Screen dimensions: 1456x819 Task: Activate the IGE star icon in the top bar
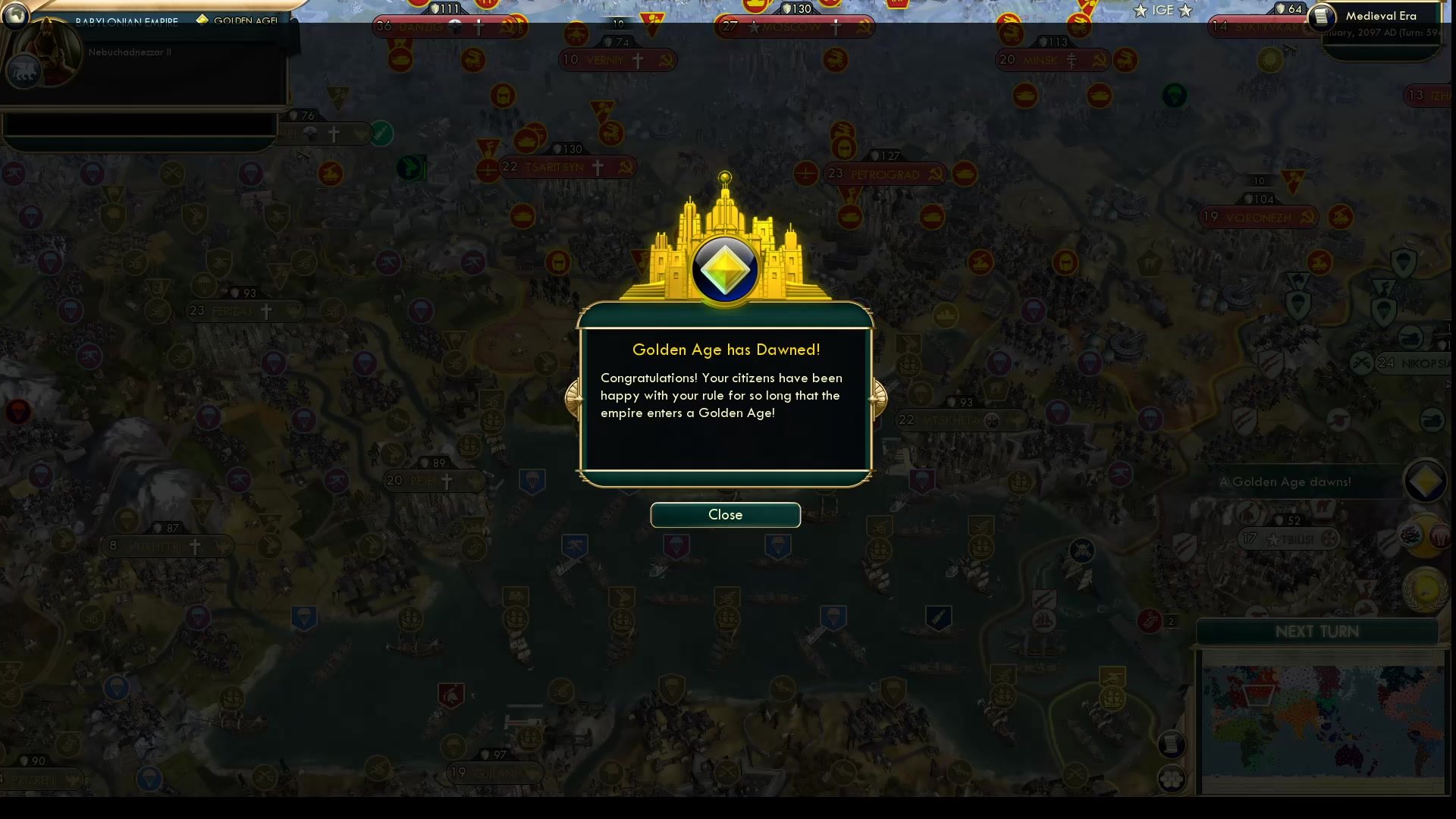pyautogui.click(x=1138, y=10)
